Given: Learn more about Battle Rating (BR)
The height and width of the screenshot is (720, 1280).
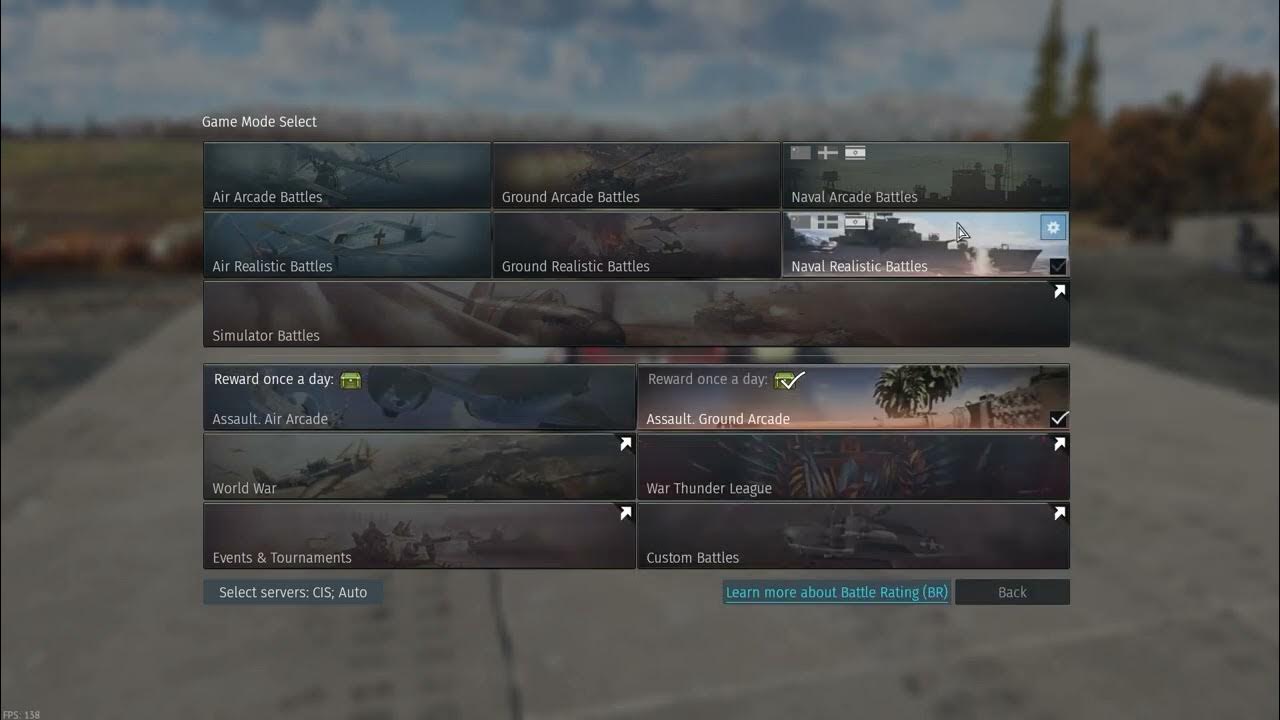Looking at the screenshot, I should (x=836, y=592).
